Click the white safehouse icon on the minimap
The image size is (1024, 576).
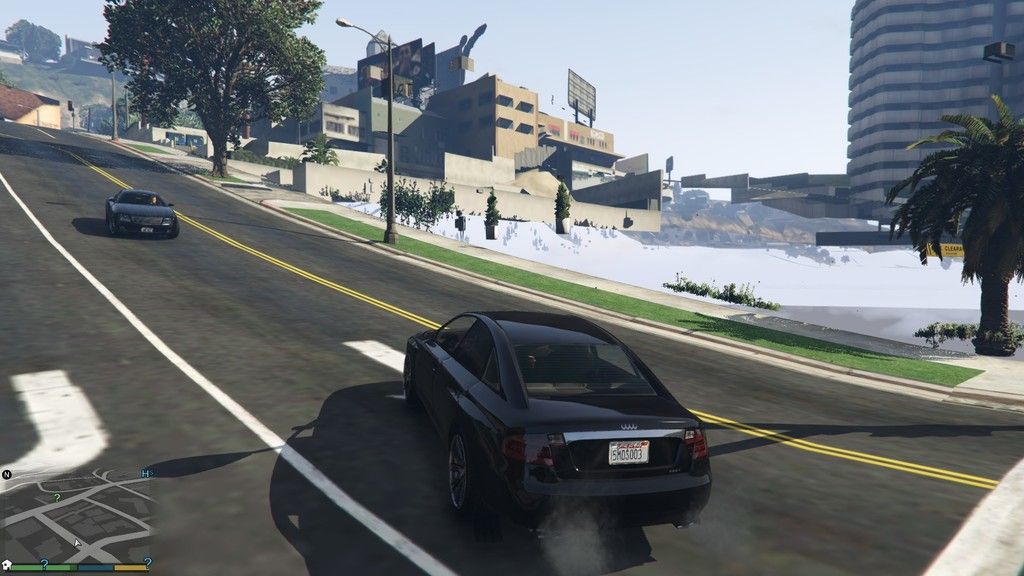(7, 564)
